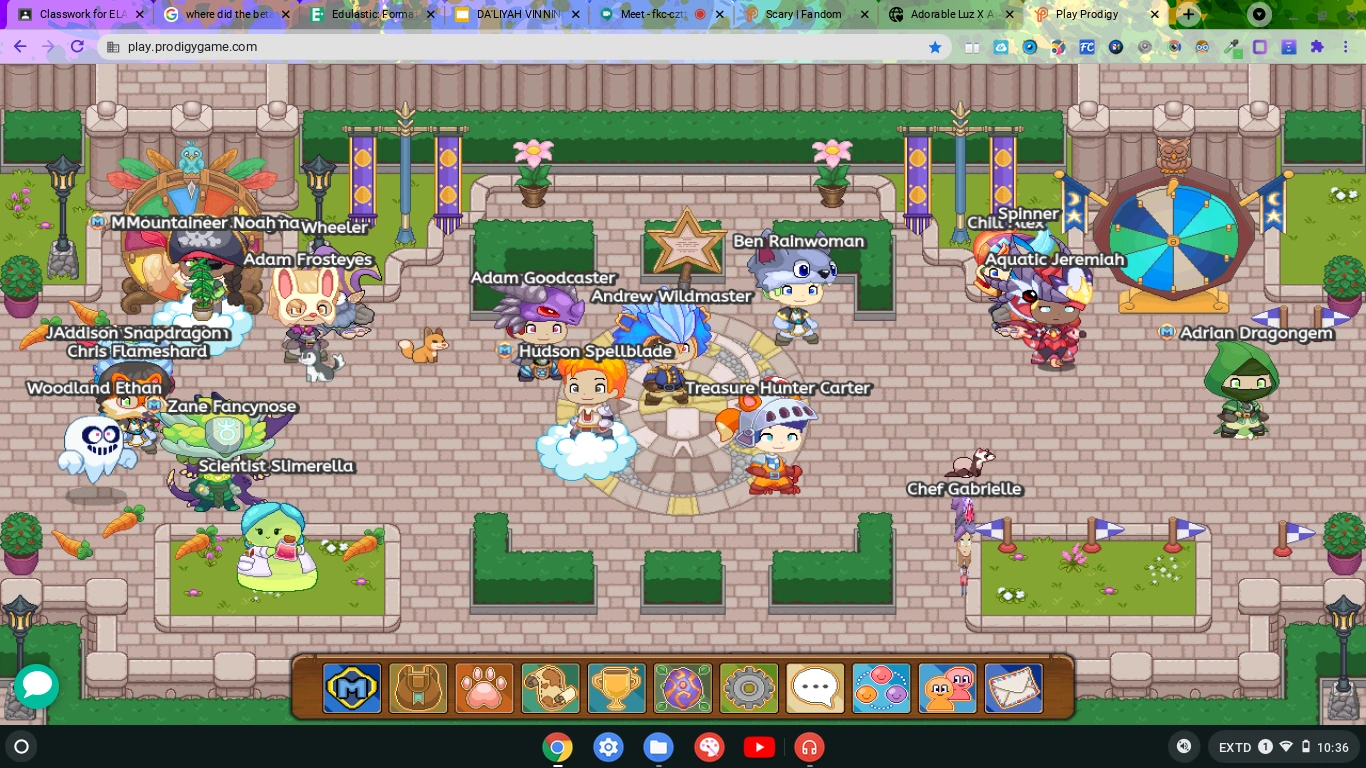This screenshot has width=1366, height=768.
Task: Open Chrome's three-dot menu
Action: pyautogui.click(x=1348, y=47)
